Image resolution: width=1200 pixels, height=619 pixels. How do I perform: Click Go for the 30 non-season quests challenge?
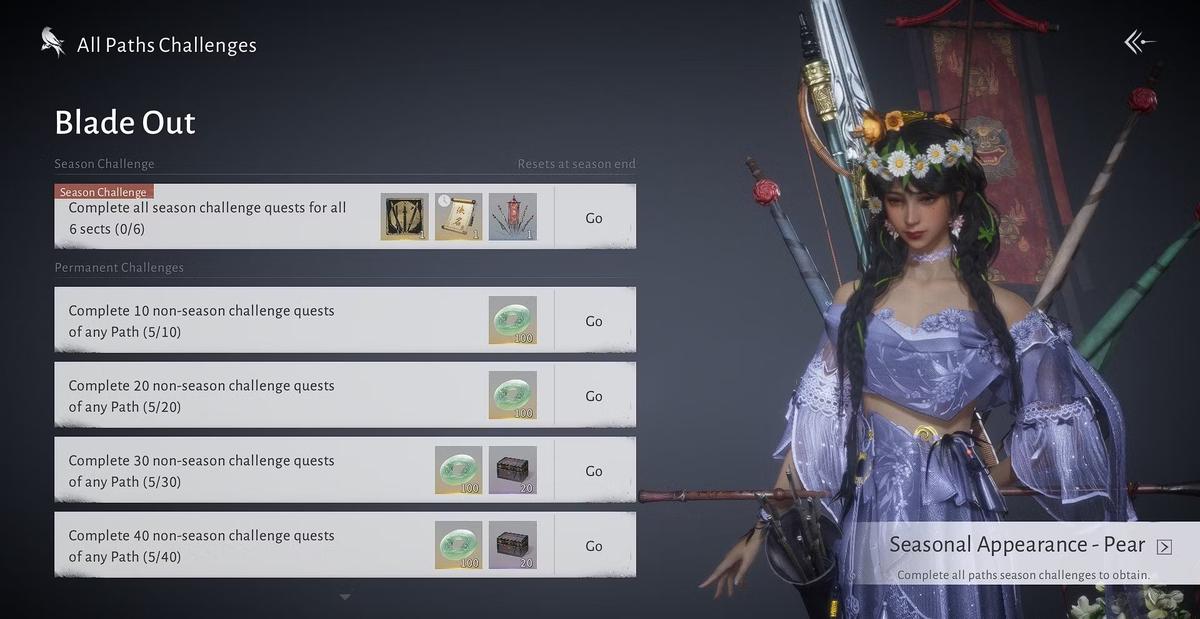594,471
